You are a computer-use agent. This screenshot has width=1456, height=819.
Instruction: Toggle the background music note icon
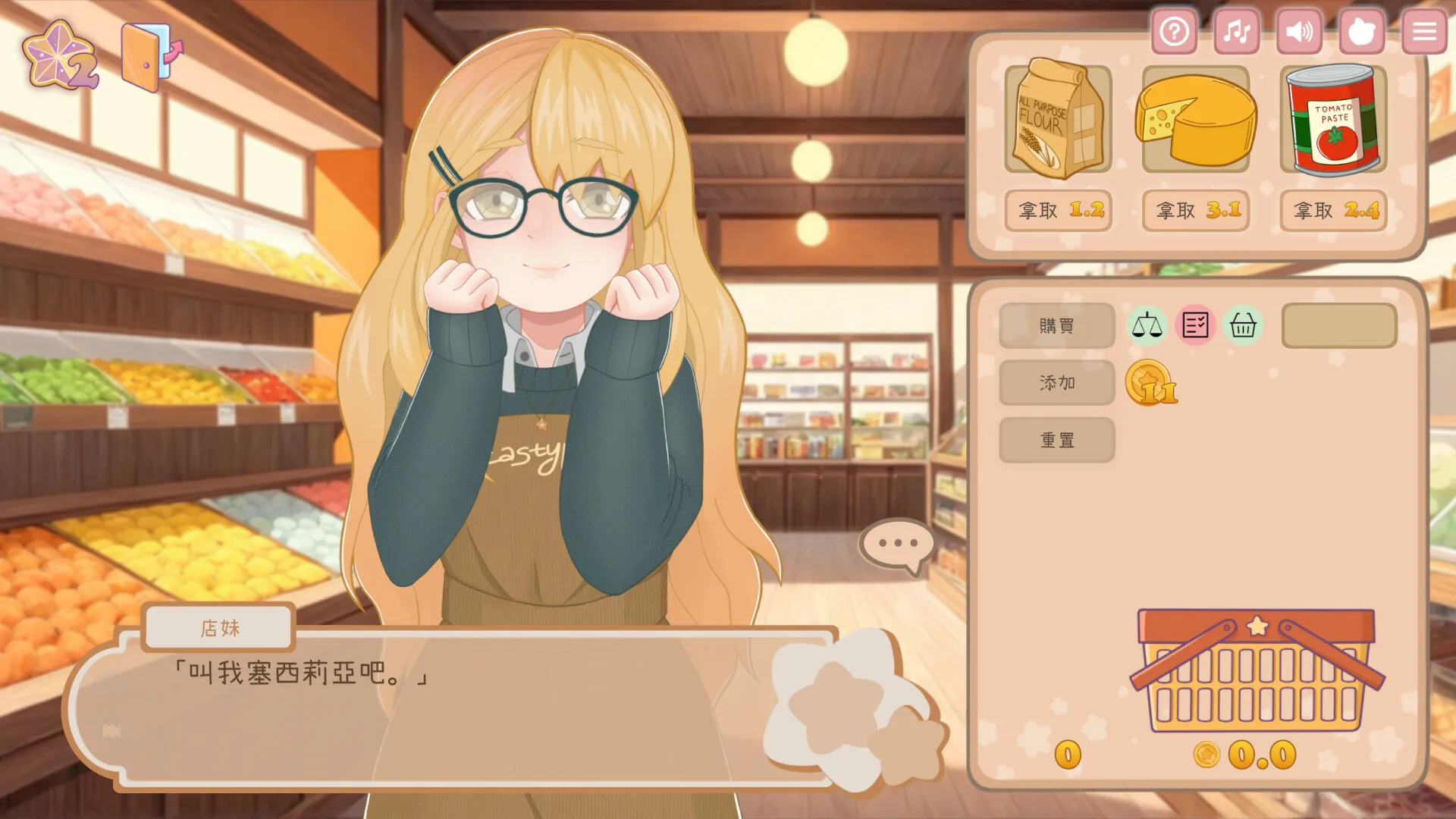click(1236, 32)
